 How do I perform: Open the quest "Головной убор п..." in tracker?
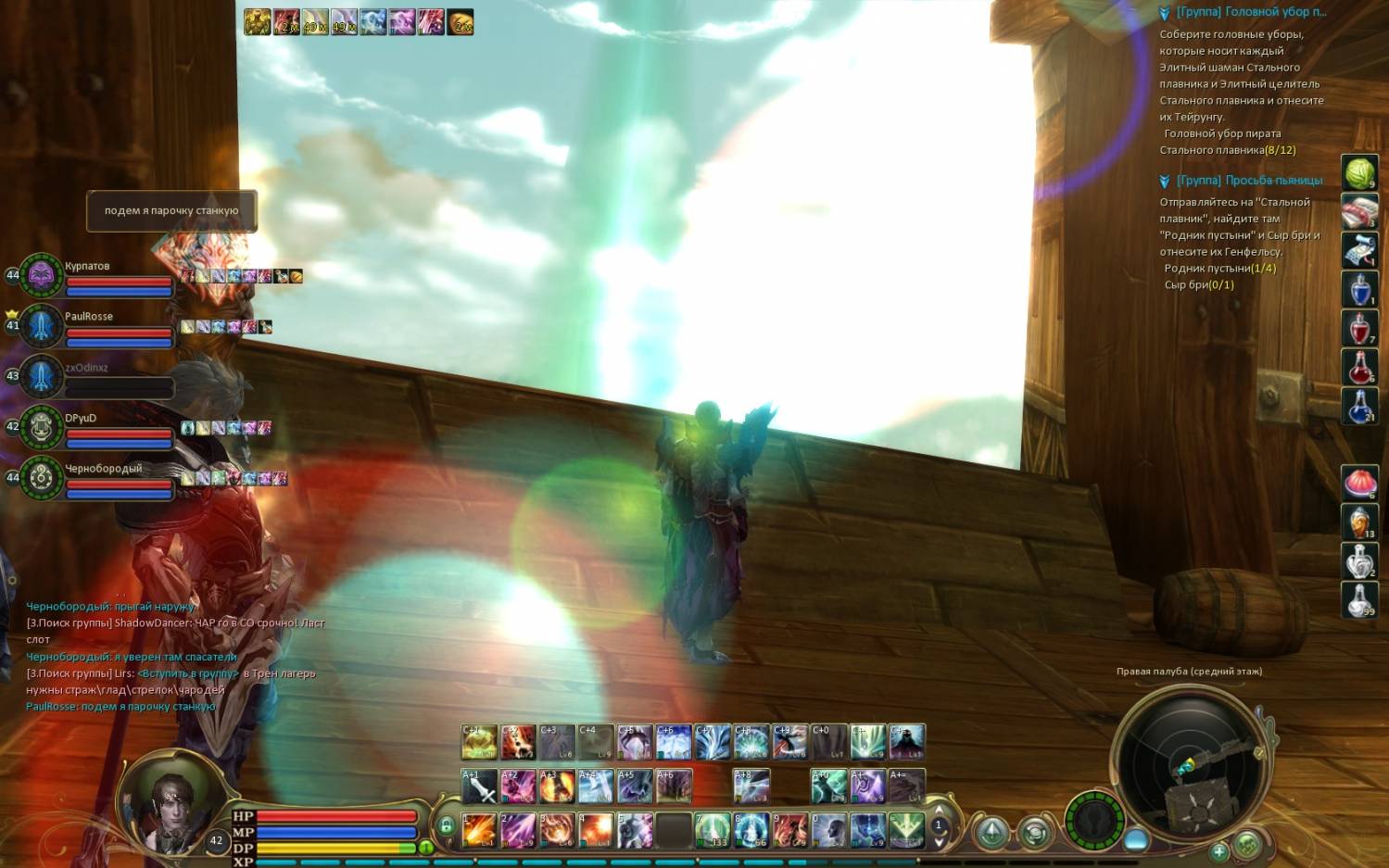(1251, 12)
